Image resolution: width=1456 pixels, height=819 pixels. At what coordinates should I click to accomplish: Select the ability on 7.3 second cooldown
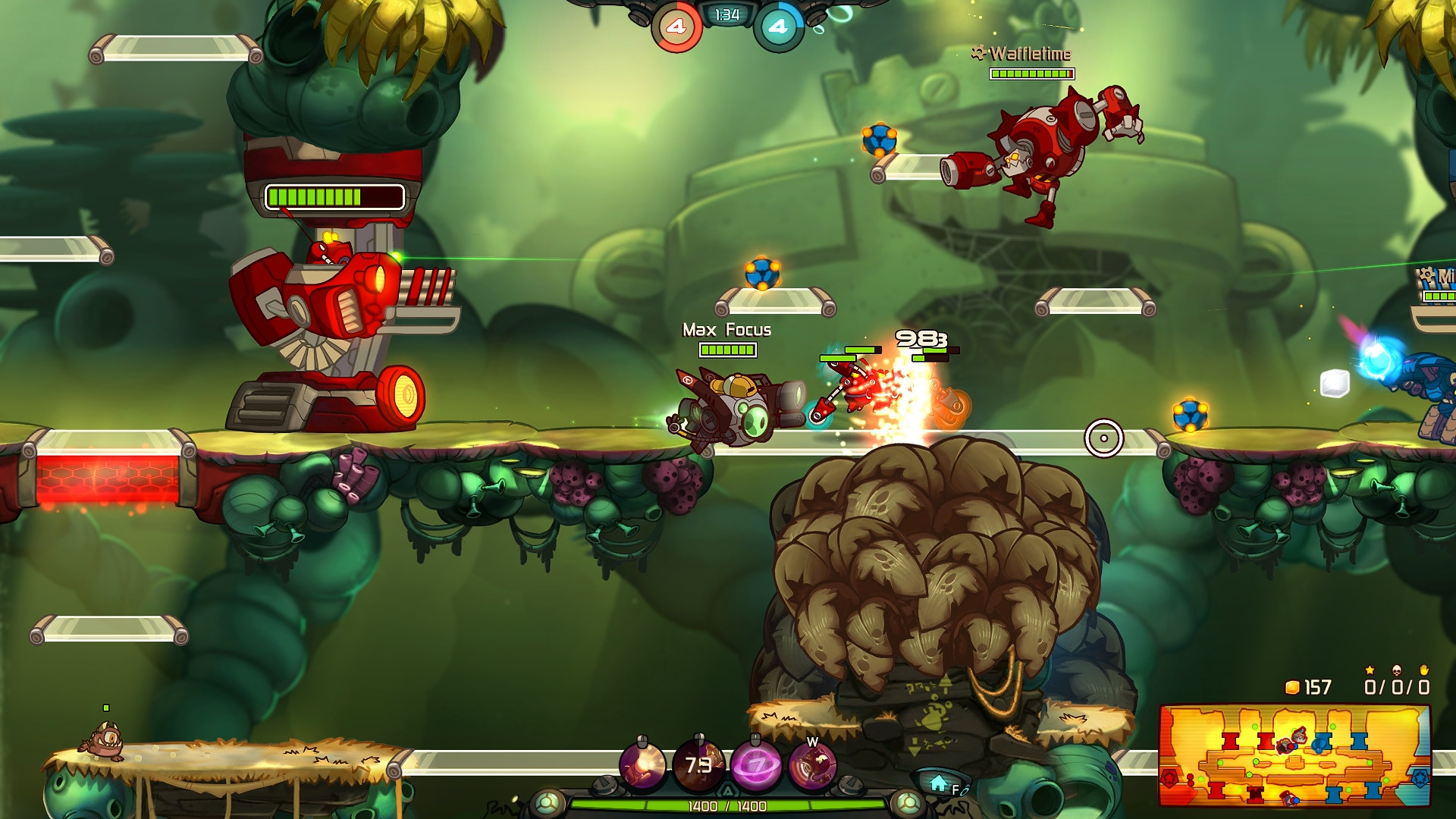(698, 765)
